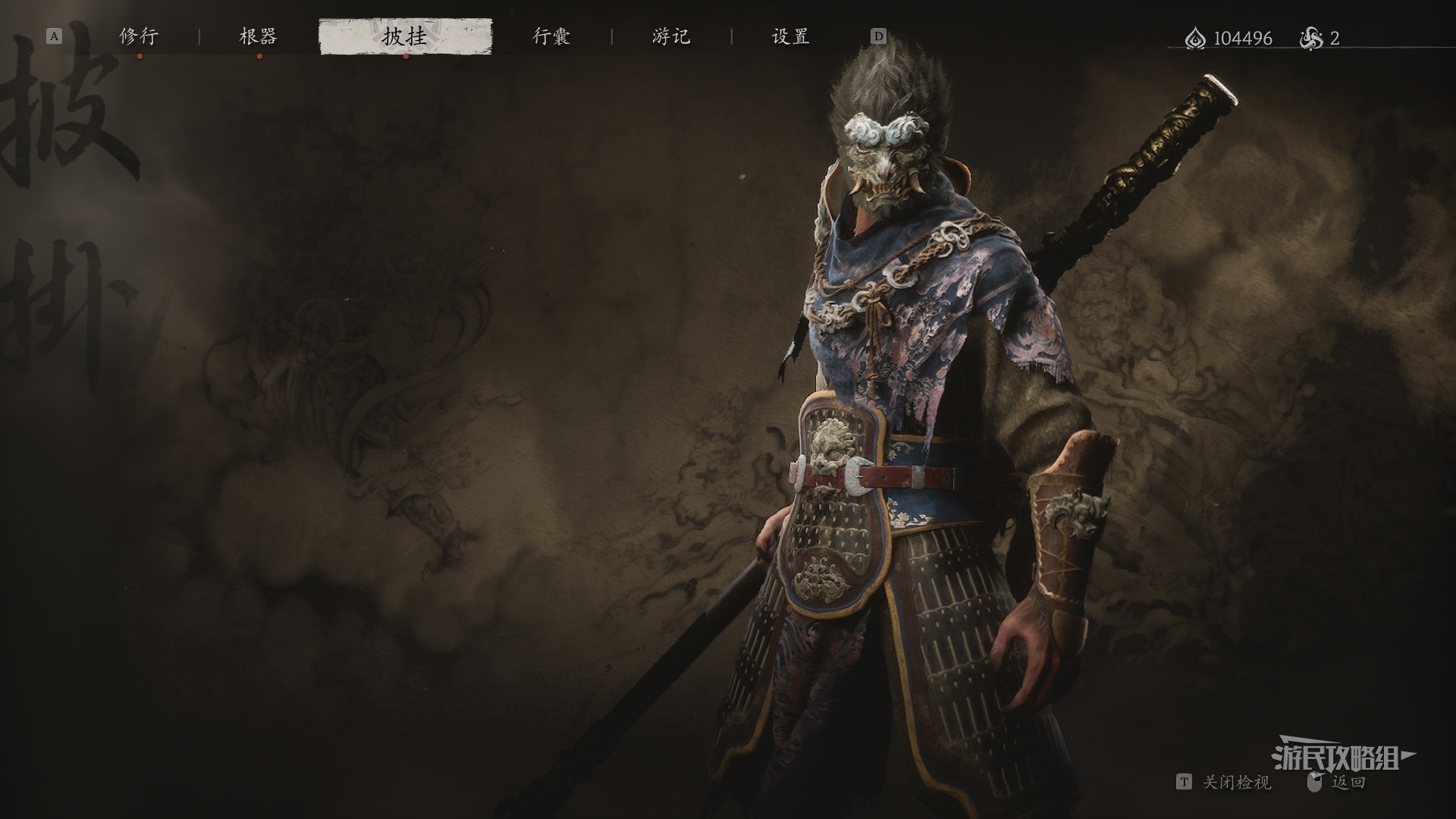Click 关闭检视 to close inspection

(1236, 782)
